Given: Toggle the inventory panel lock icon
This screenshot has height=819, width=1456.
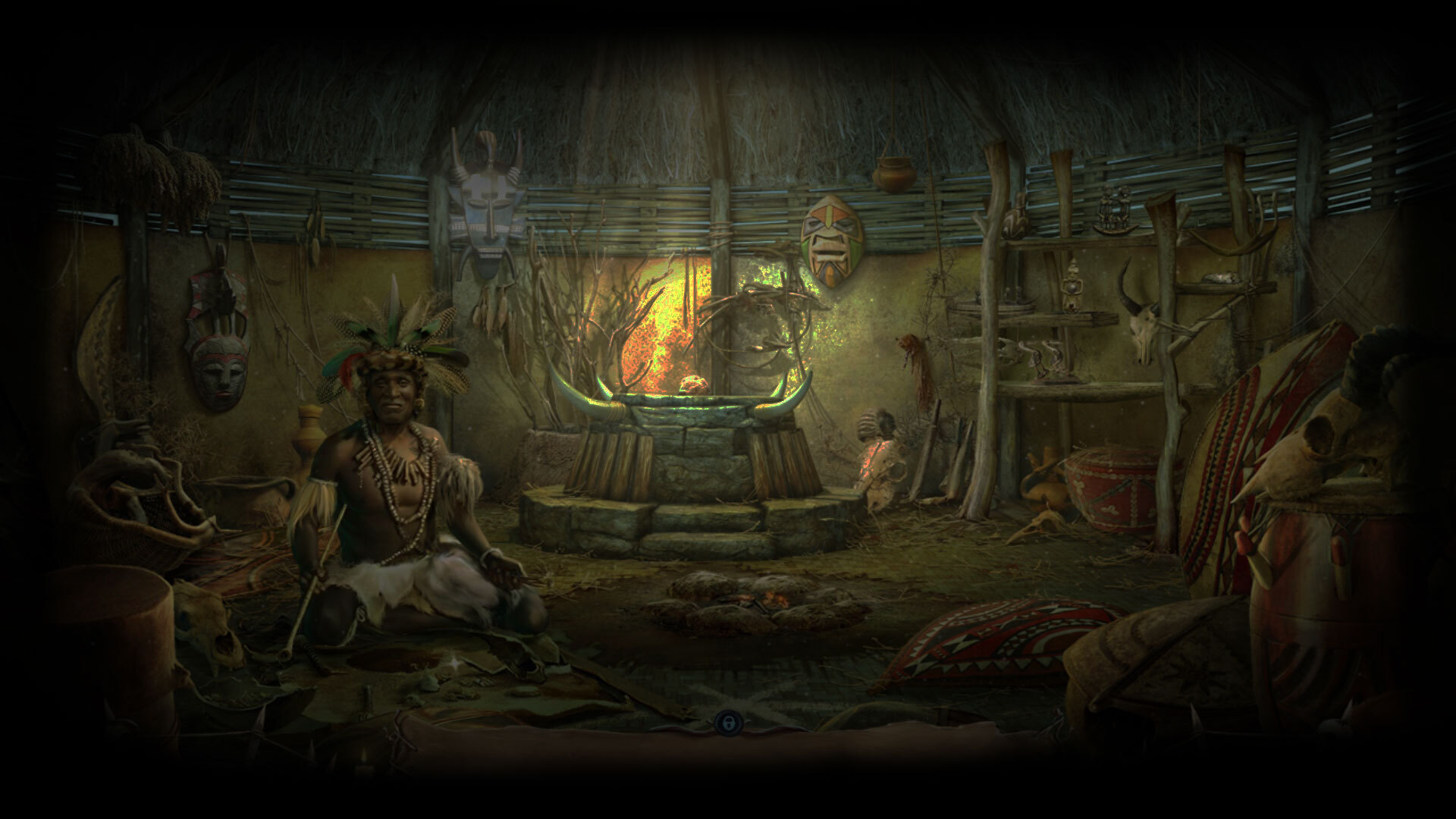Looking at the screenshot, I should 726,723.
